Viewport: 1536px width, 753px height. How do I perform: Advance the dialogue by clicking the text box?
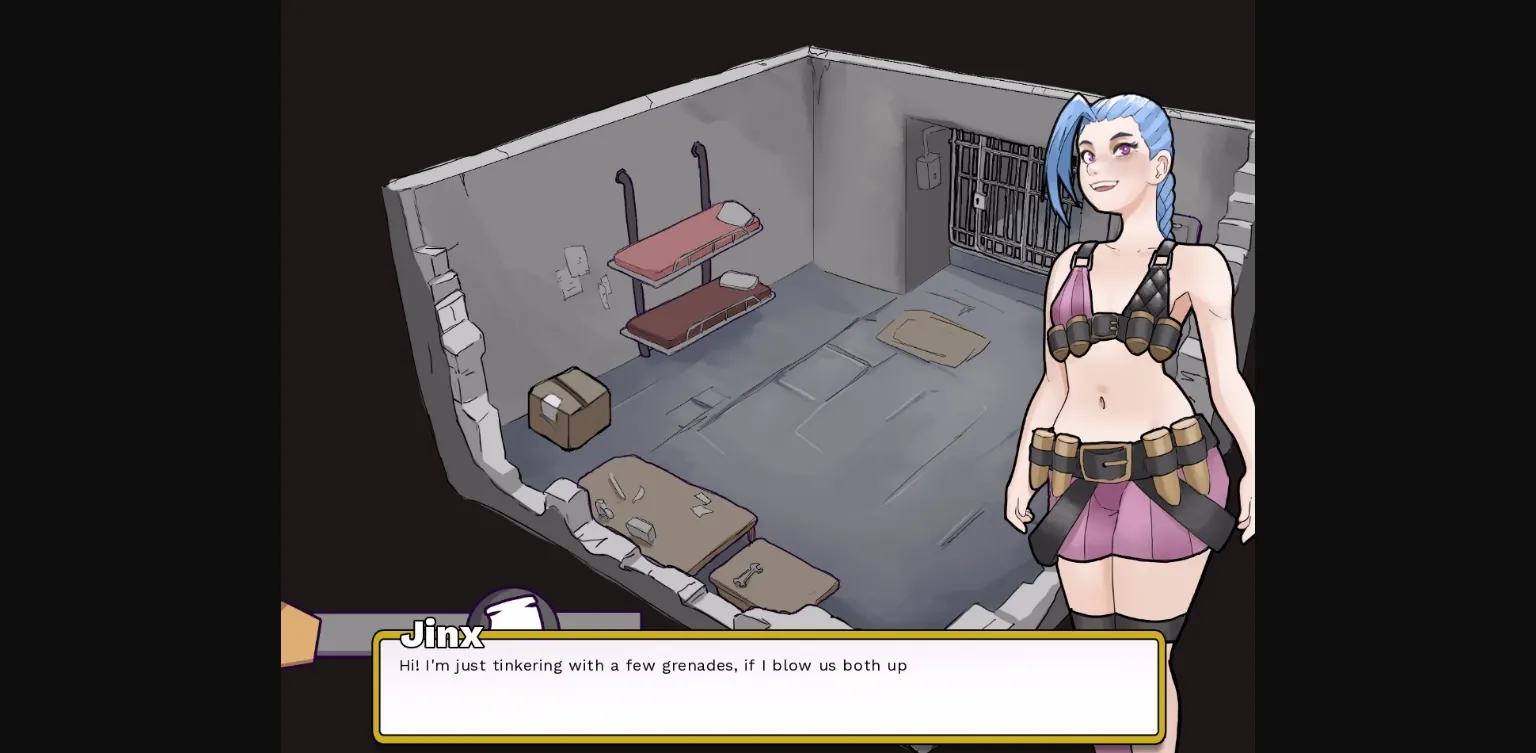768,688
